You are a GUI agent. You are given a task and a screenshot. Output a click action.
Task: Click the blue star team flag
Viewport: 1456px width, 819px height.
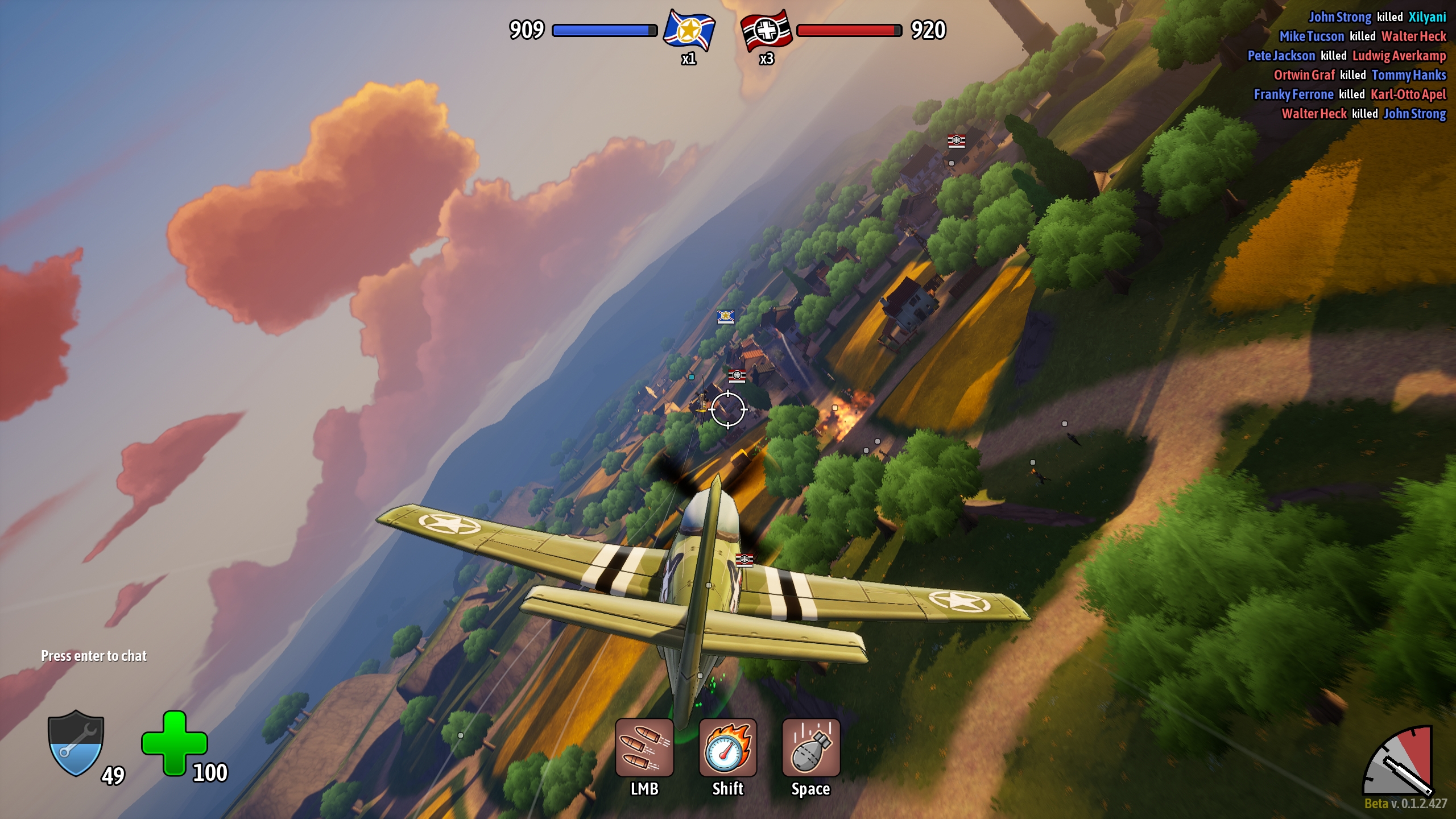(x=689, y=30)
